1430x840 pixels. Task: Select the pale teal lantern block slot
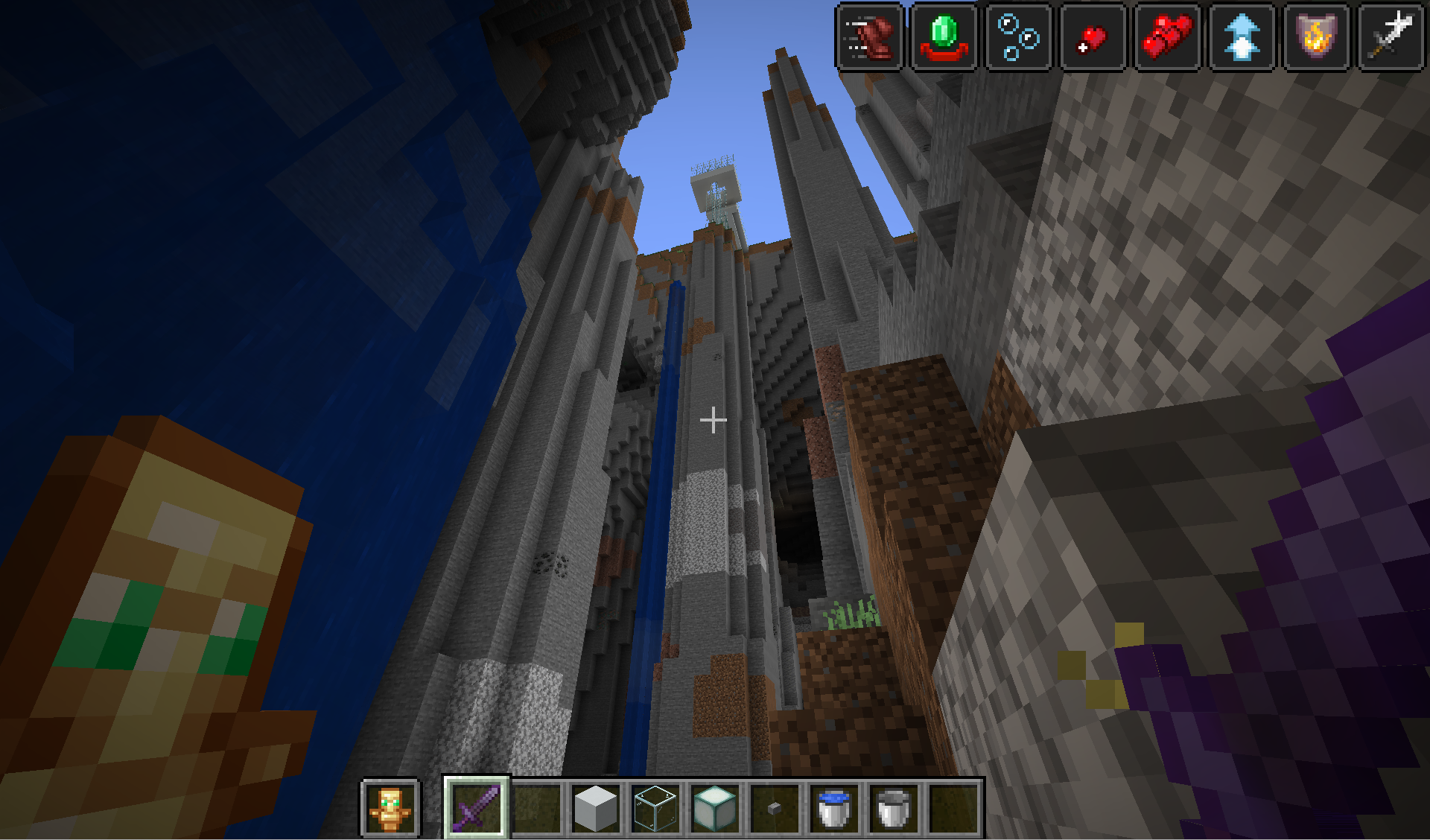[x=715, y=807]
